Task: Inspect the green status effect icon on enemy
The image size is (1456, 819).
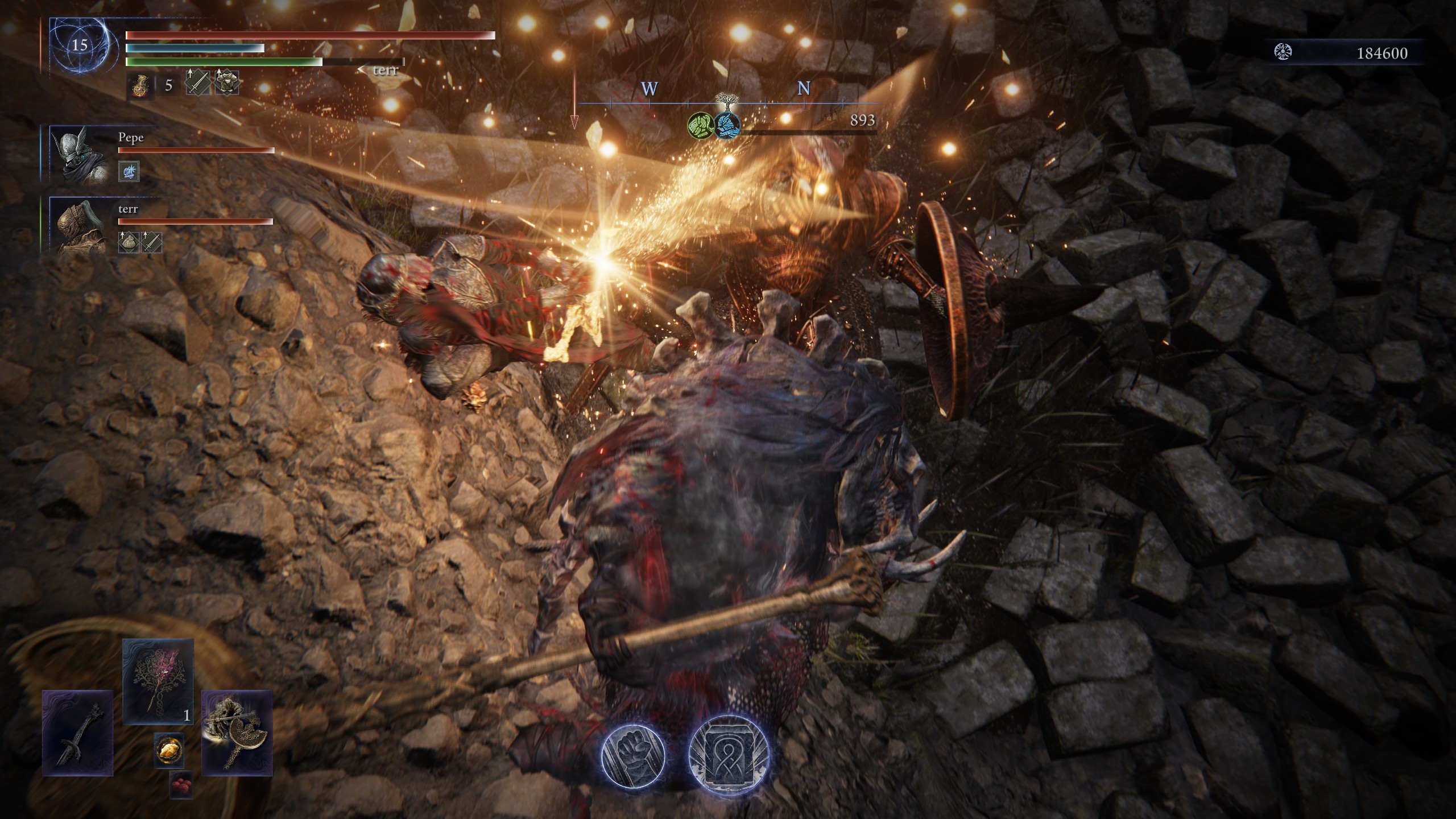Action: click(x=700, y=124)
